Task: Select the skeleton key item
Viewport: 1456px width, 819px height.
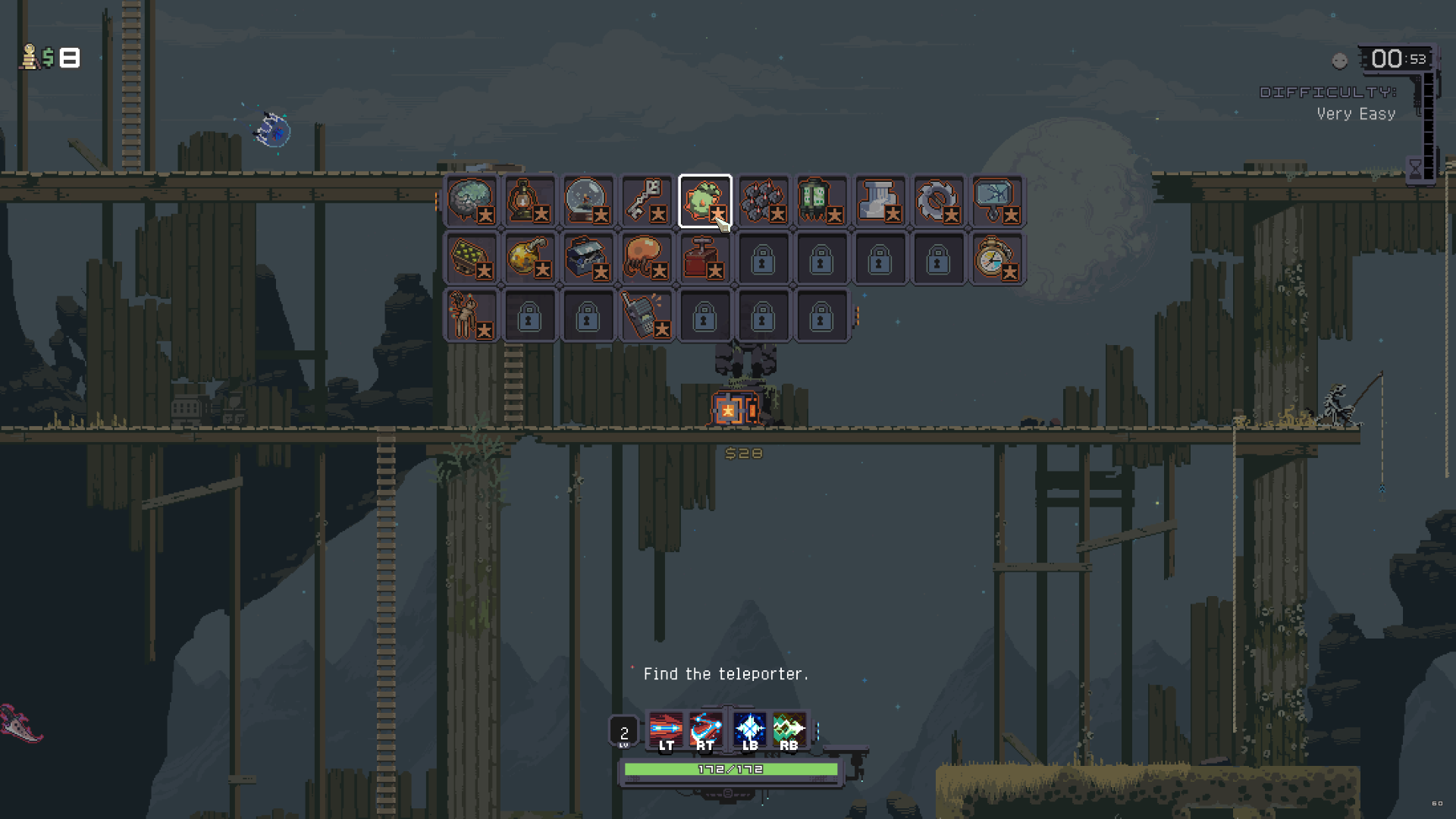Action: tap(647, 201)
